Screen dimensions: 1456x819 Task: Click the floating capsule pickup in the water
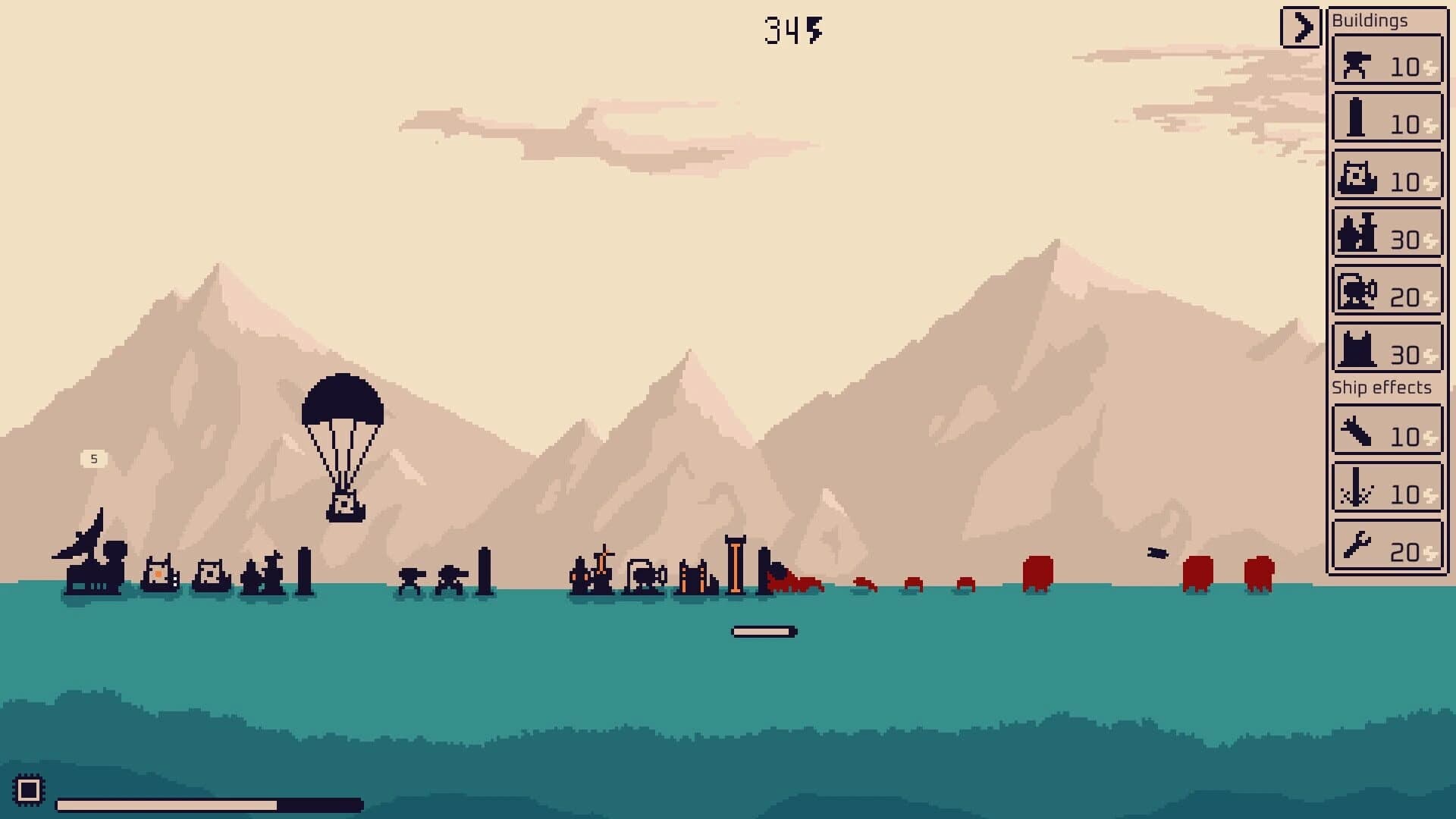pyautogui.click(x=762, y=630)
